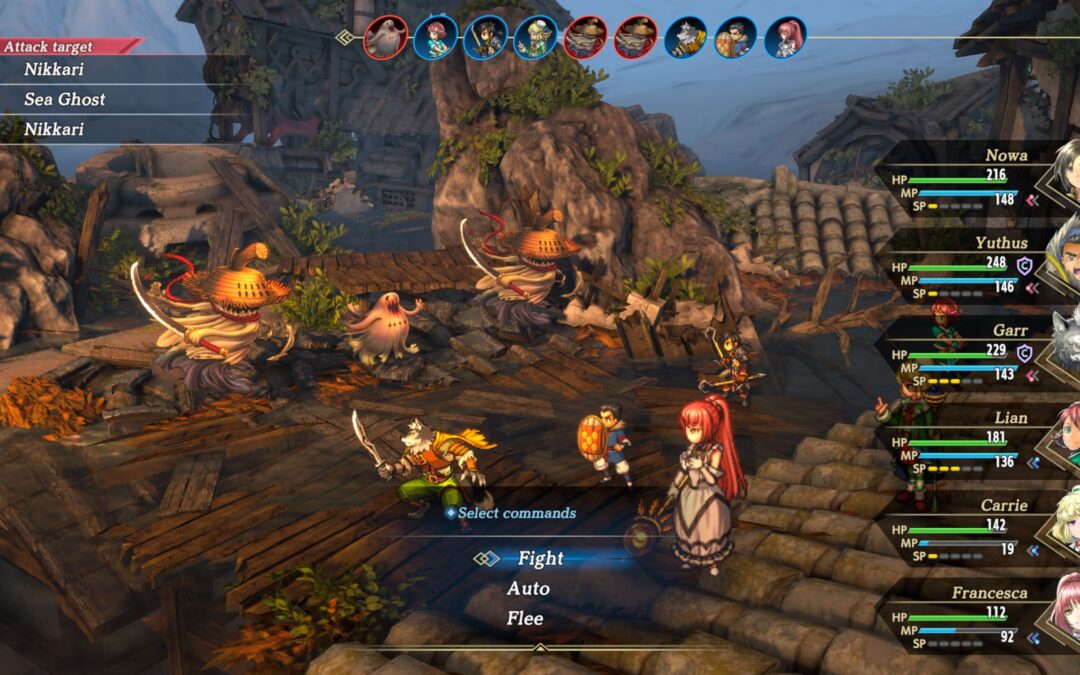1080x675 pixels.
Task: Select the Auto battle command
Action: click(x=528, y=589)
